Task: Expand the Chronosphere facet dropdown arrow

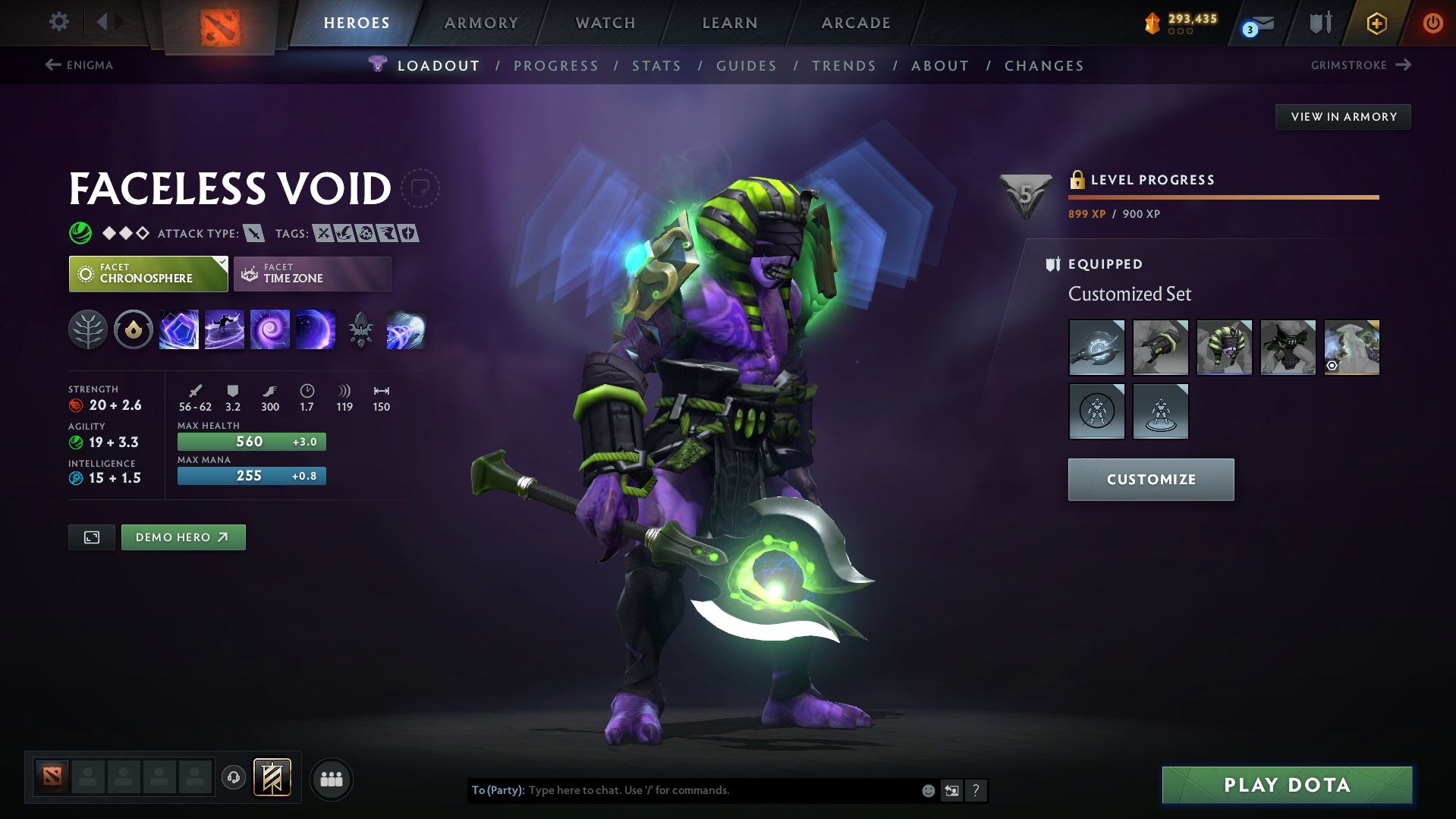Action: pos(221,264)
